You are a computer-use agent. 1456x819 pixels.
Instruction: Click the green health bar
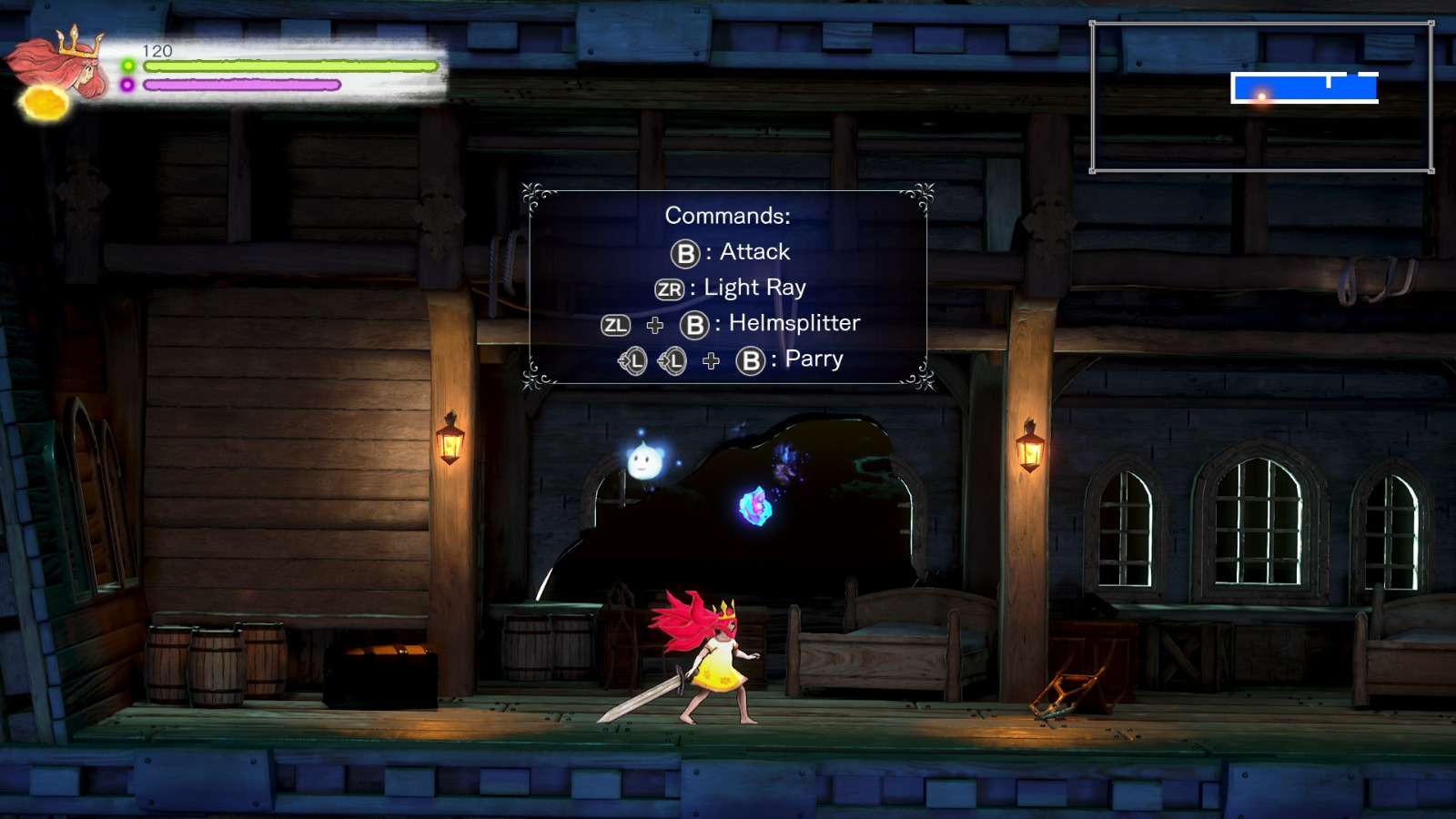[x=291, y=66]
